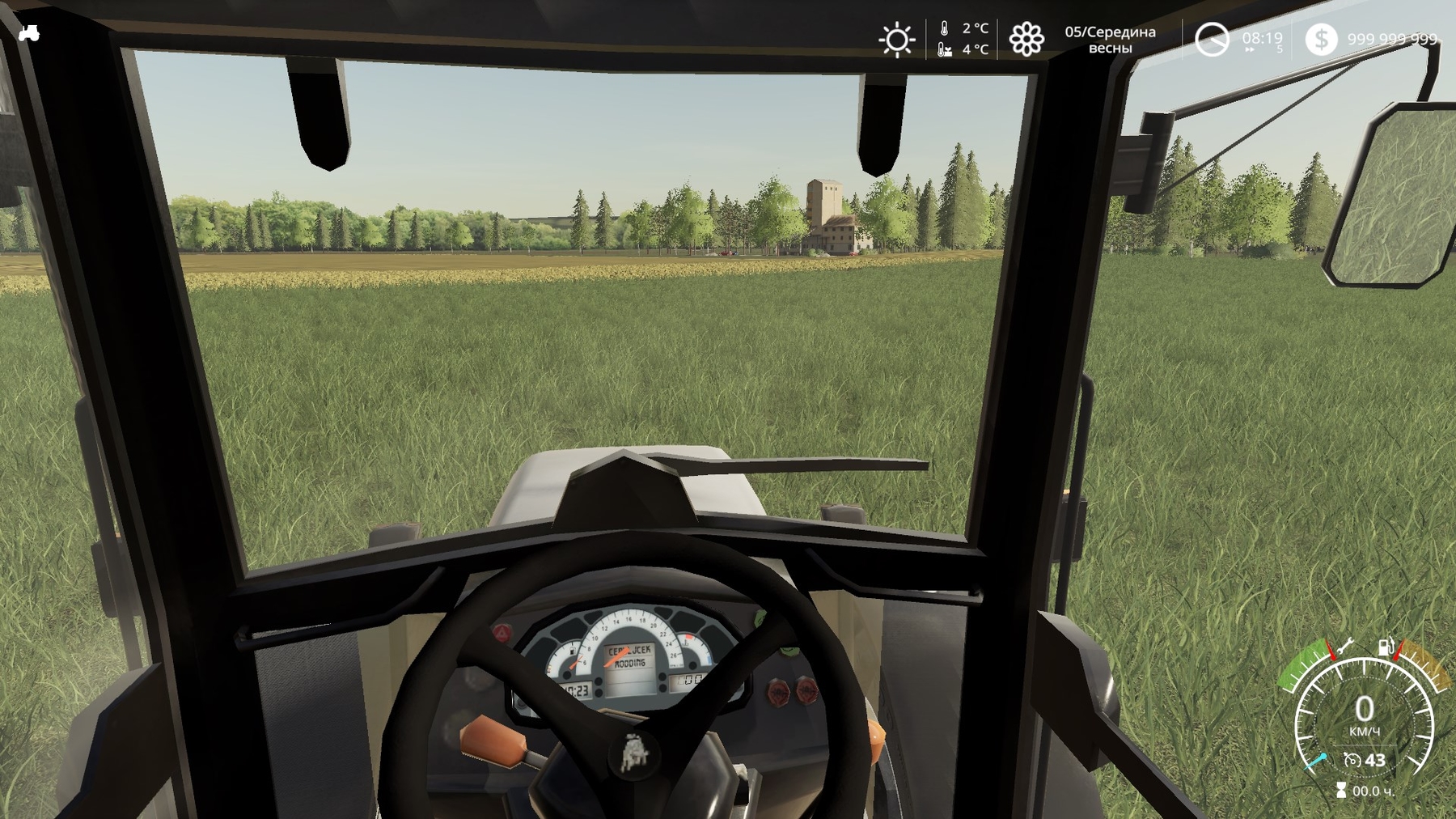Click the tractor vehicle icon
Viewport: 1456px width, 819px height.
point(29,33)
